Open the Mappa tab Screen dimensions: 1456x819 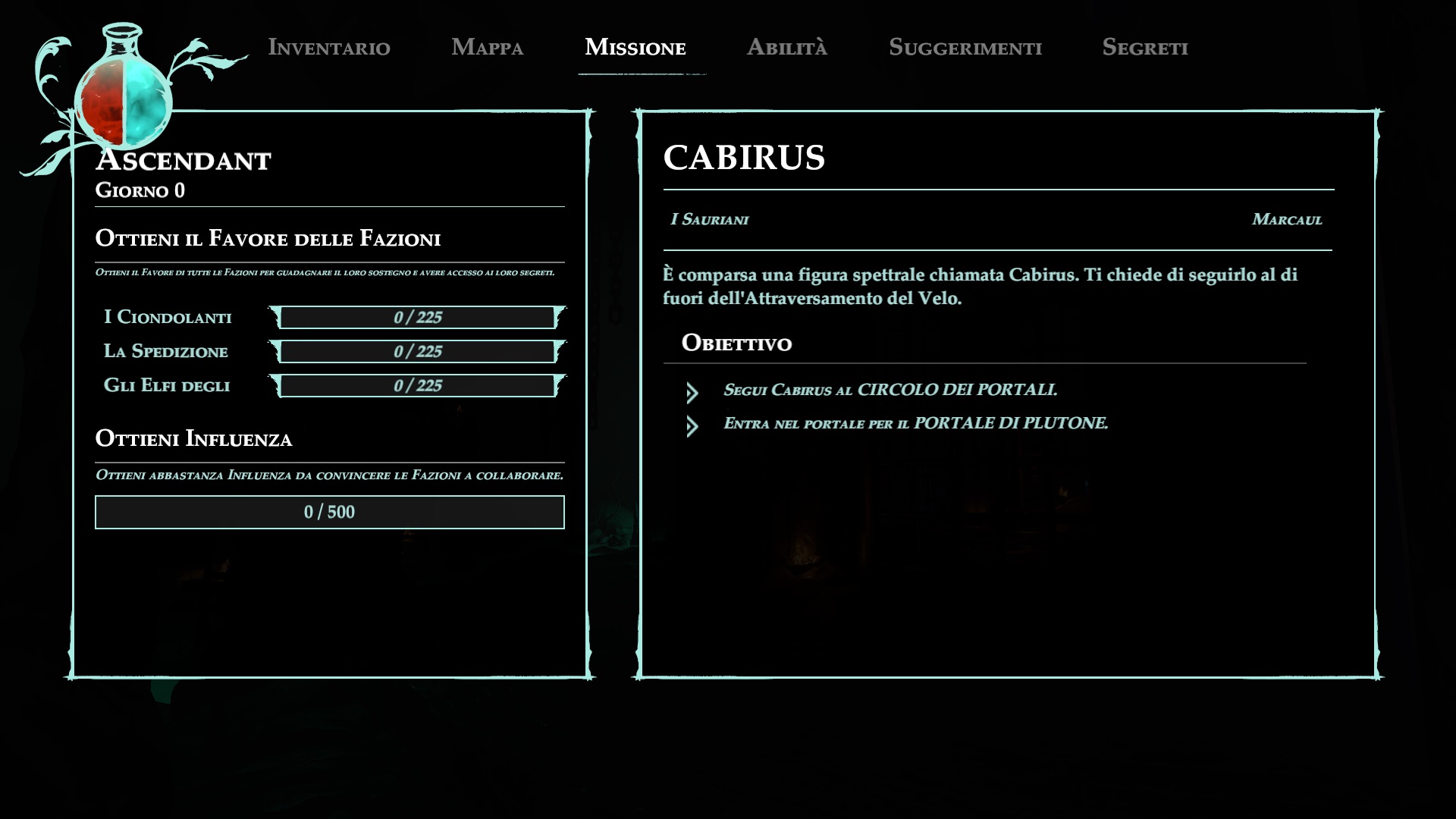tap(487, 47)
